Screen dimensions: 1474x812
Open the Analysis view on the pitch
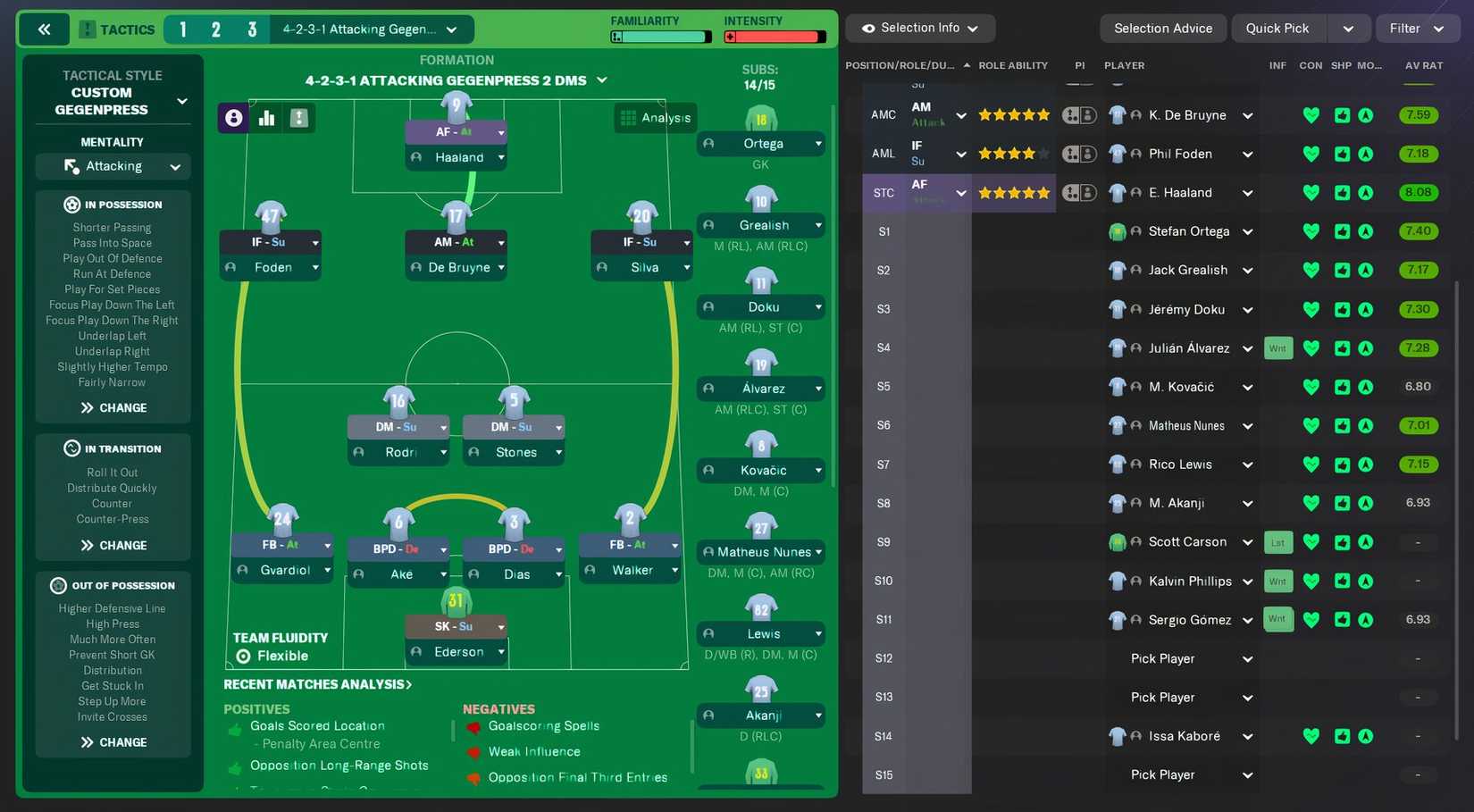coord(655,117)
